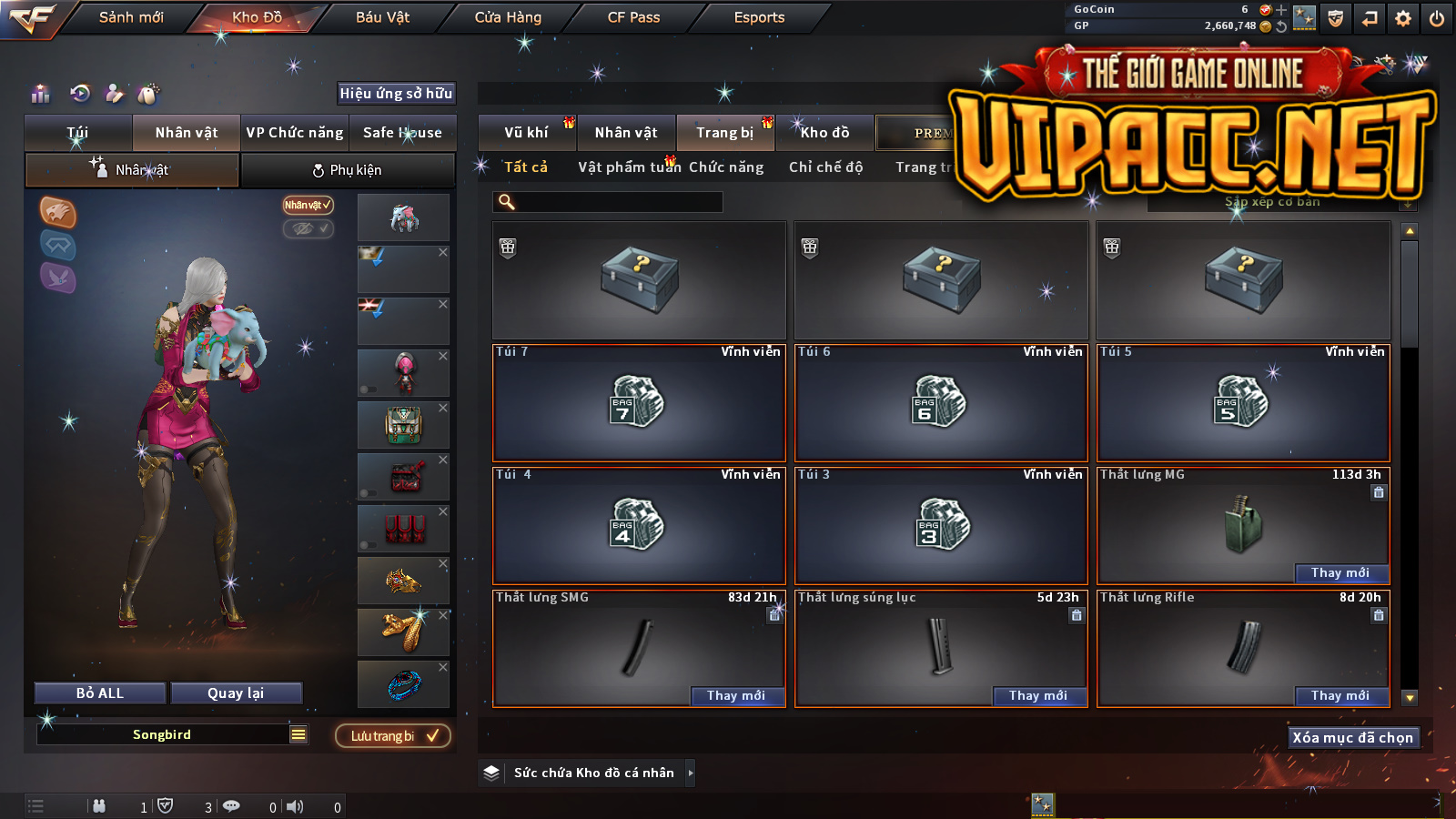Go to the Cửa Hàng shop
Image resolution: width=1456 pixels, height=819 pixels.
(508, 17)
